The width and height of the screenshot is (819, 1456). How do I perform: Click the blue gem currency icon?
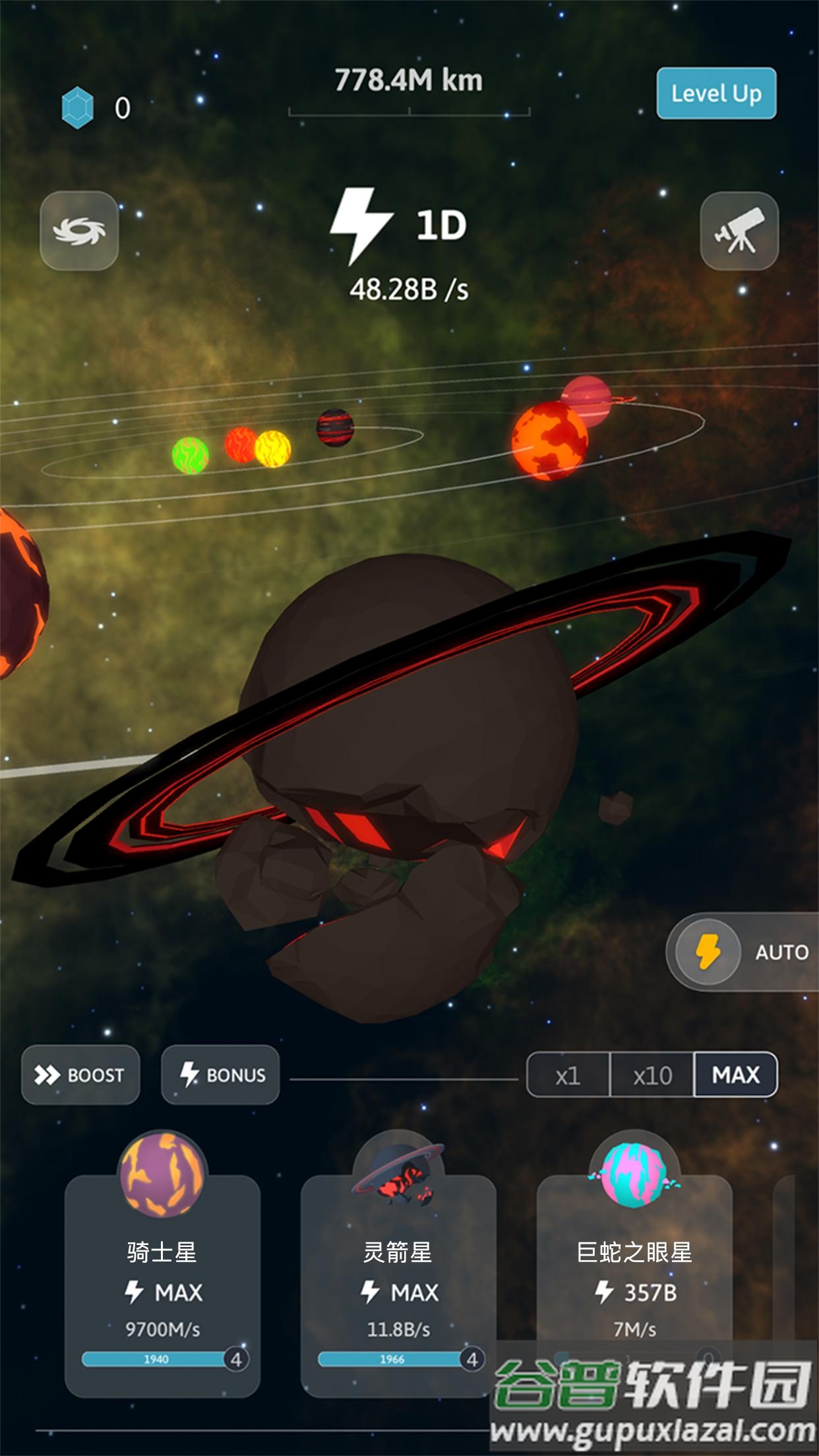pyautogui.click(x=78, y=107)
